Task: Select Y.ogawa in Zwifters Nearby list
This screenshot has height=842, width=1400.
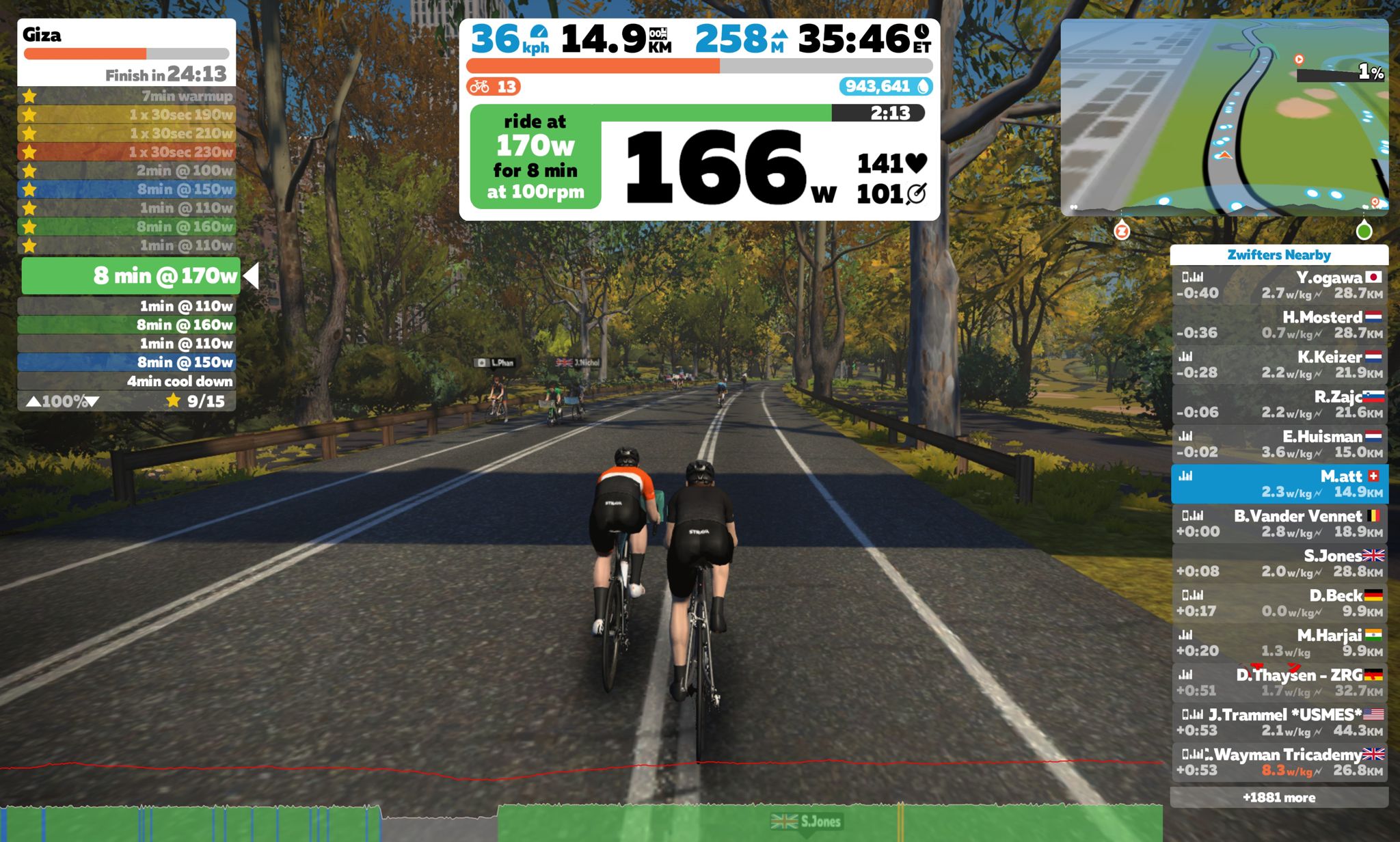Action: [x=1279, y=286]
